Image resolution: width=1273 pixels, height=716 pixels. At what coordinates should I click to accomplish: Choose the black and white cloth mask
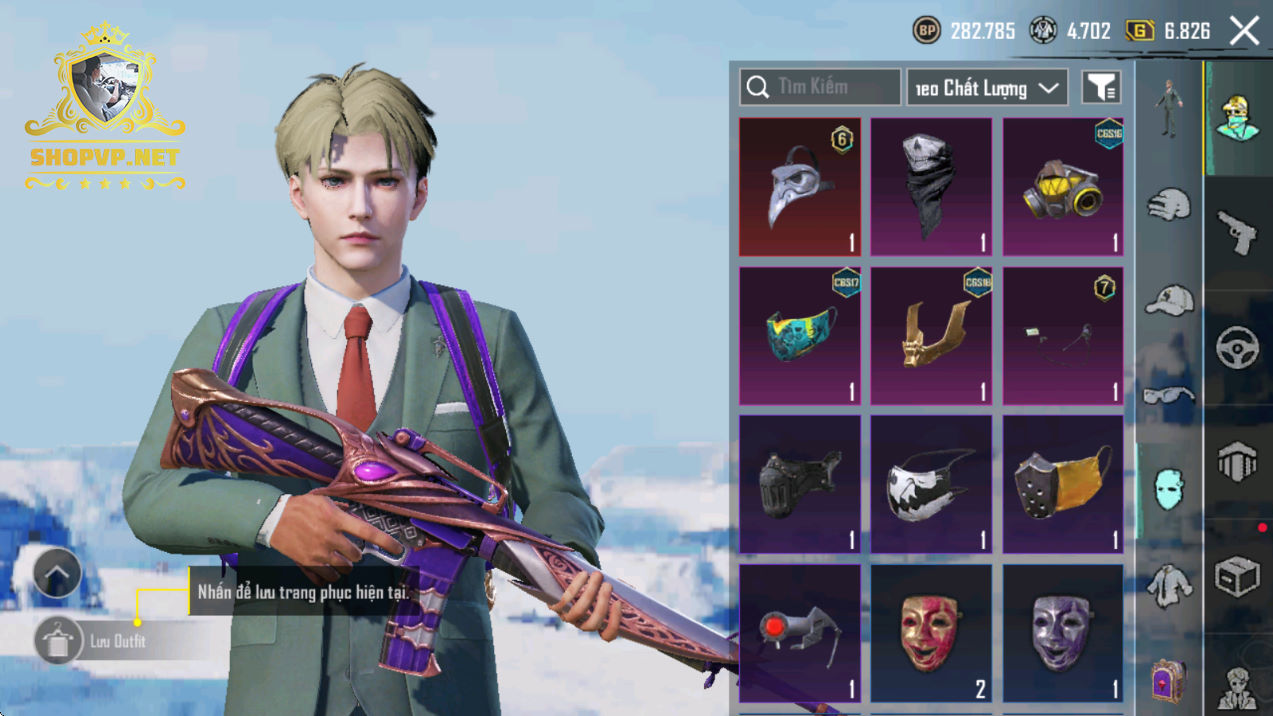click(931, 484)
